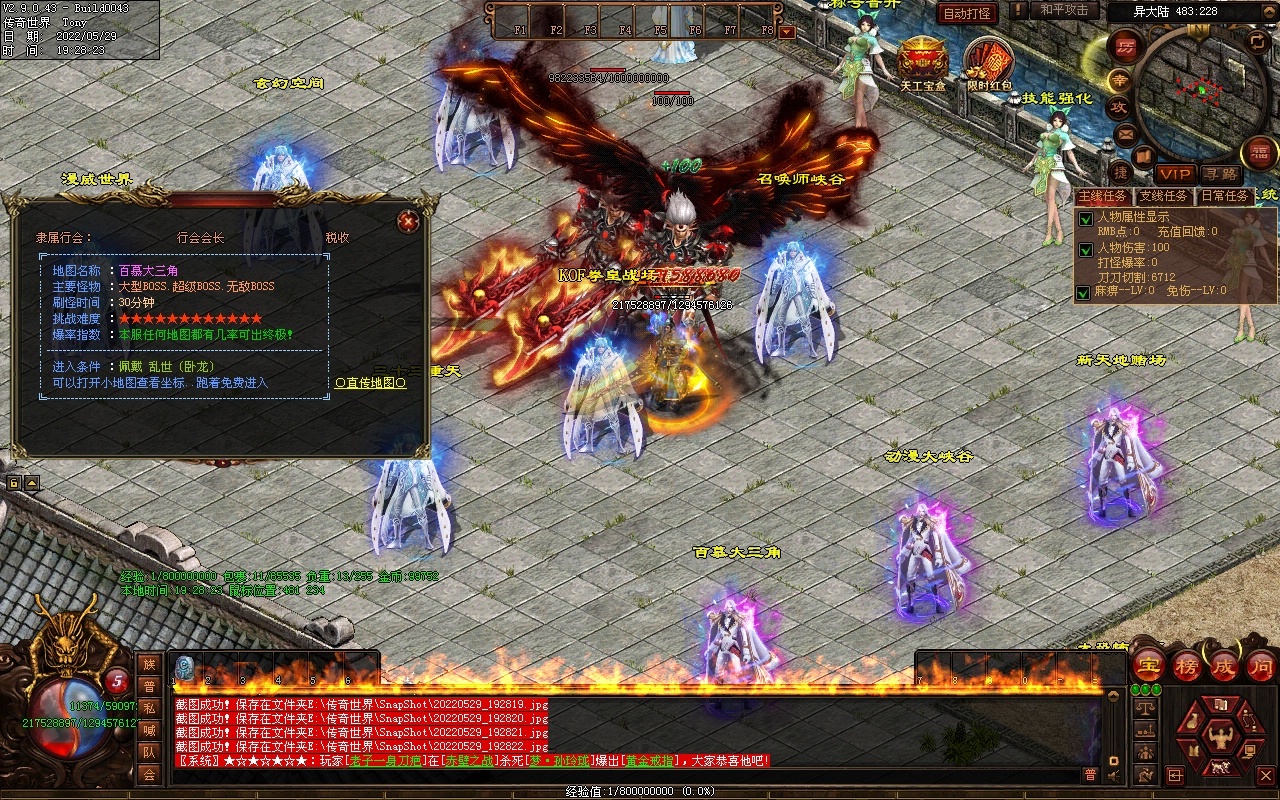Open the mail envelope icon beside minimap
1280x800 pixels.
tap(1127, 133)
